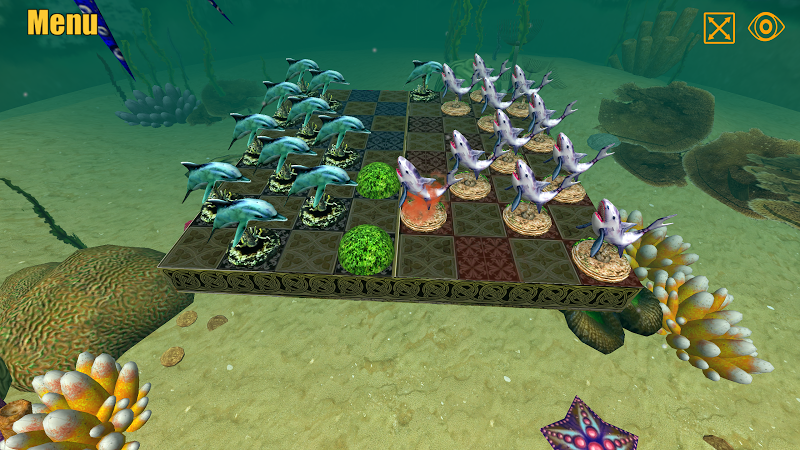Toggle the eye view icon
Screen dimensions: 800x450
tap(767, 28)
